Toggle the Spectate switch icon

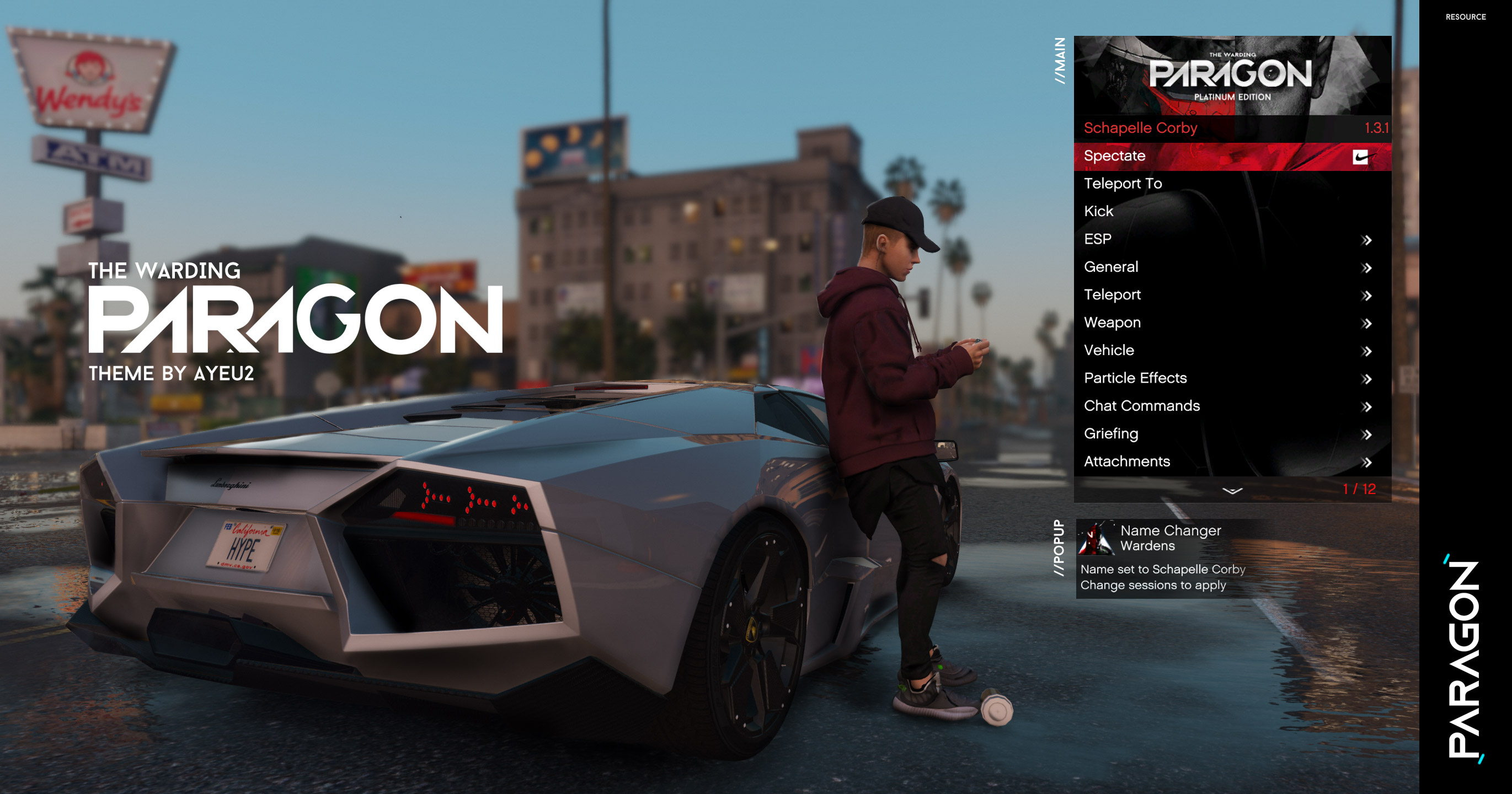1360,157
